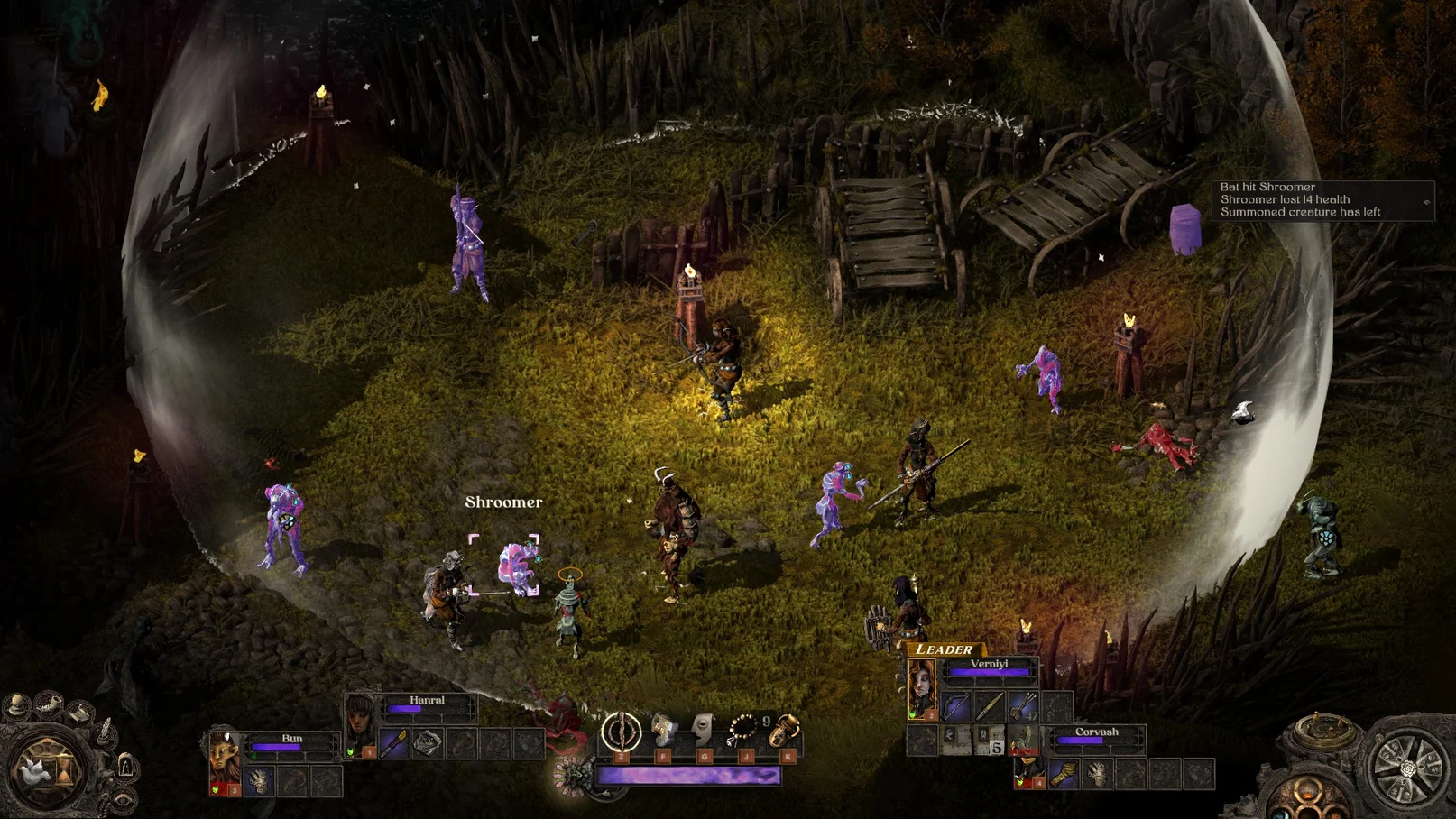Activate the circled root ability icon

621,732
